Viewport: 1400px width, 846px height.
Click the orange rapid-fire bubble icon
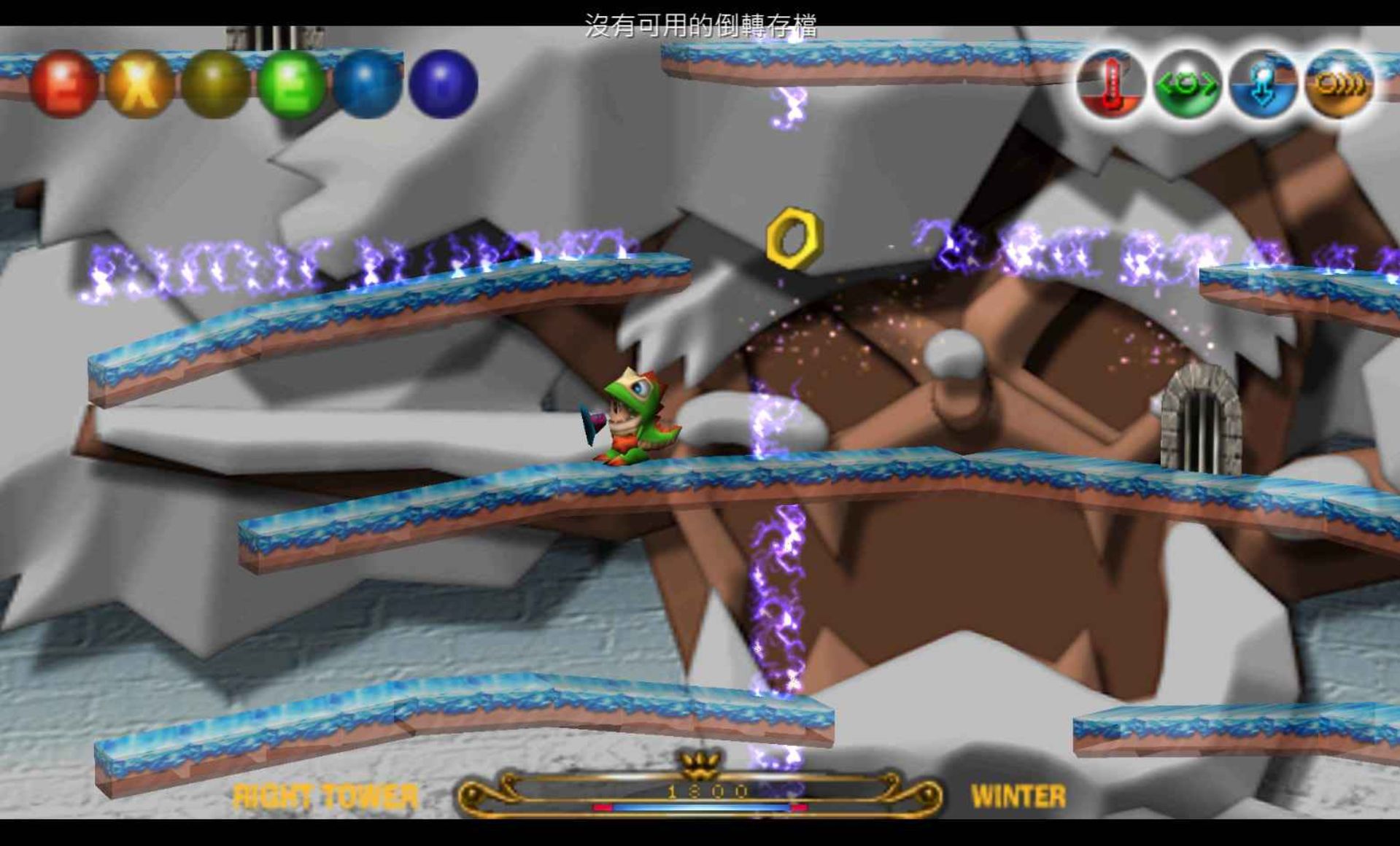(x=1339, y=85)
